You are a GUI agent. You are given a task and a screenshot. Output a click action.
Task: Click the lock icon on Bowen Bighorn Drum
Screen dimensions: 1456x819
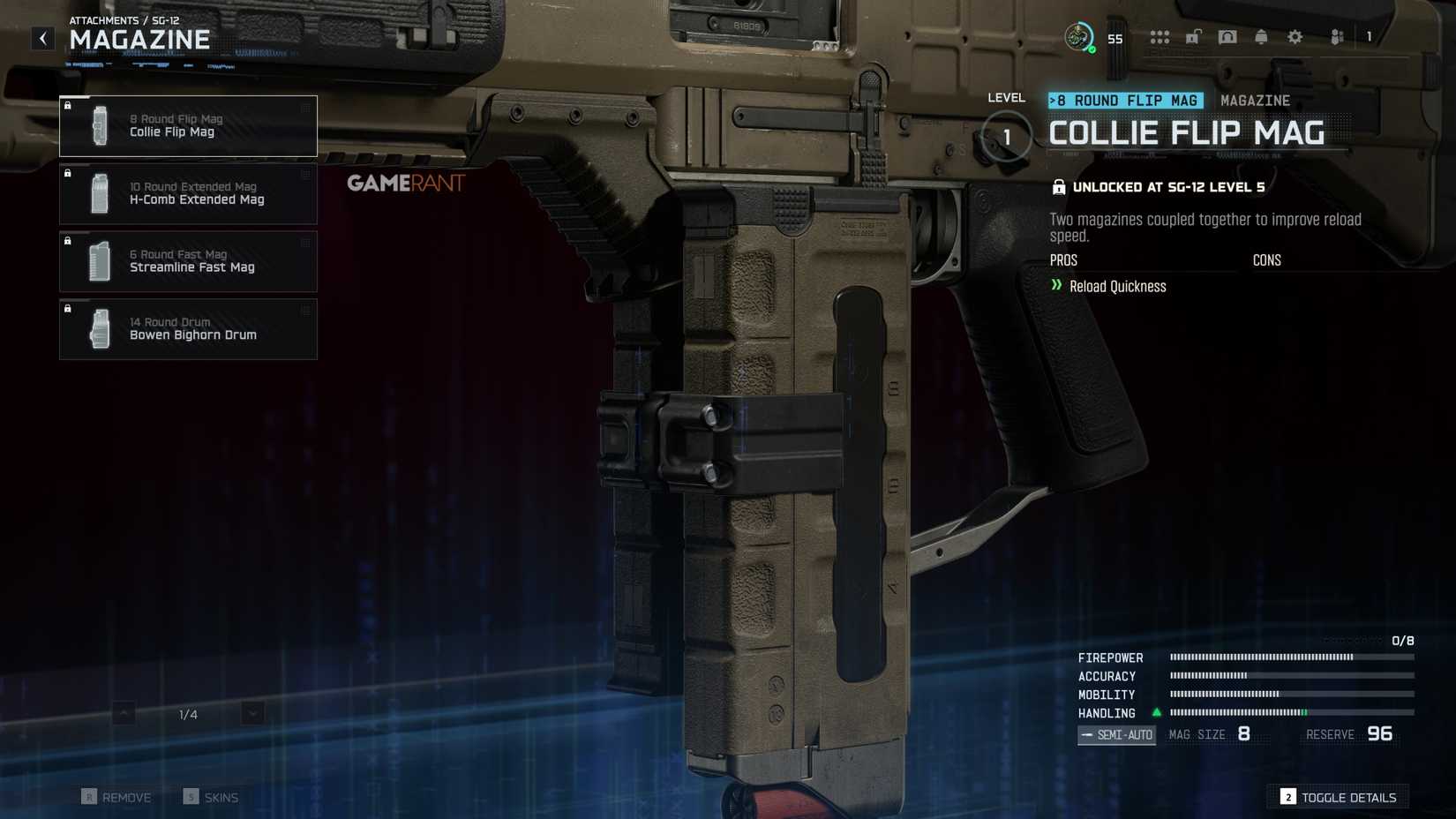pyautogui.click(x=69, y=308)
